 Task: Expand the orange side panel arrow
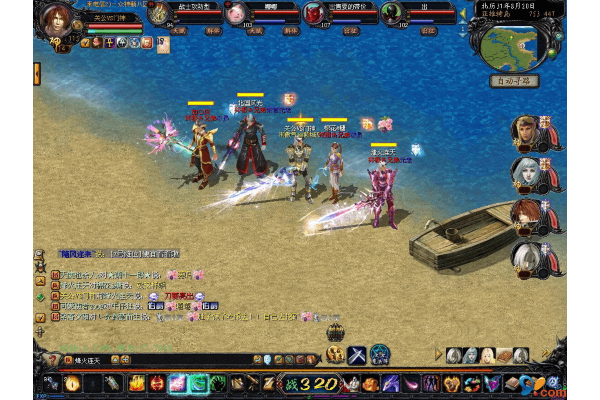[37, 74]
